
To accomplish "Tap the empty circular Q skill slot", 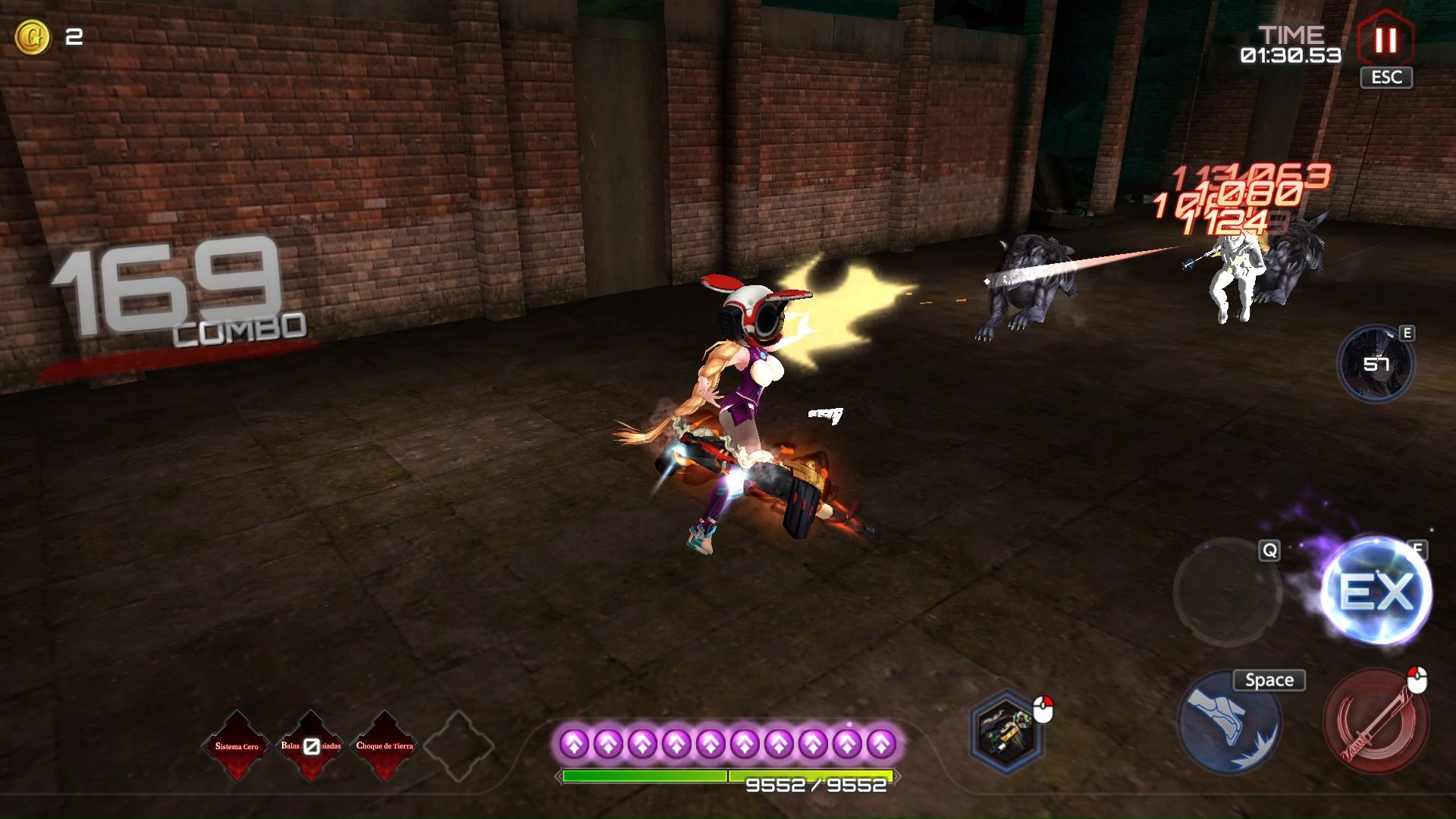I will [x=1227, y=591].
